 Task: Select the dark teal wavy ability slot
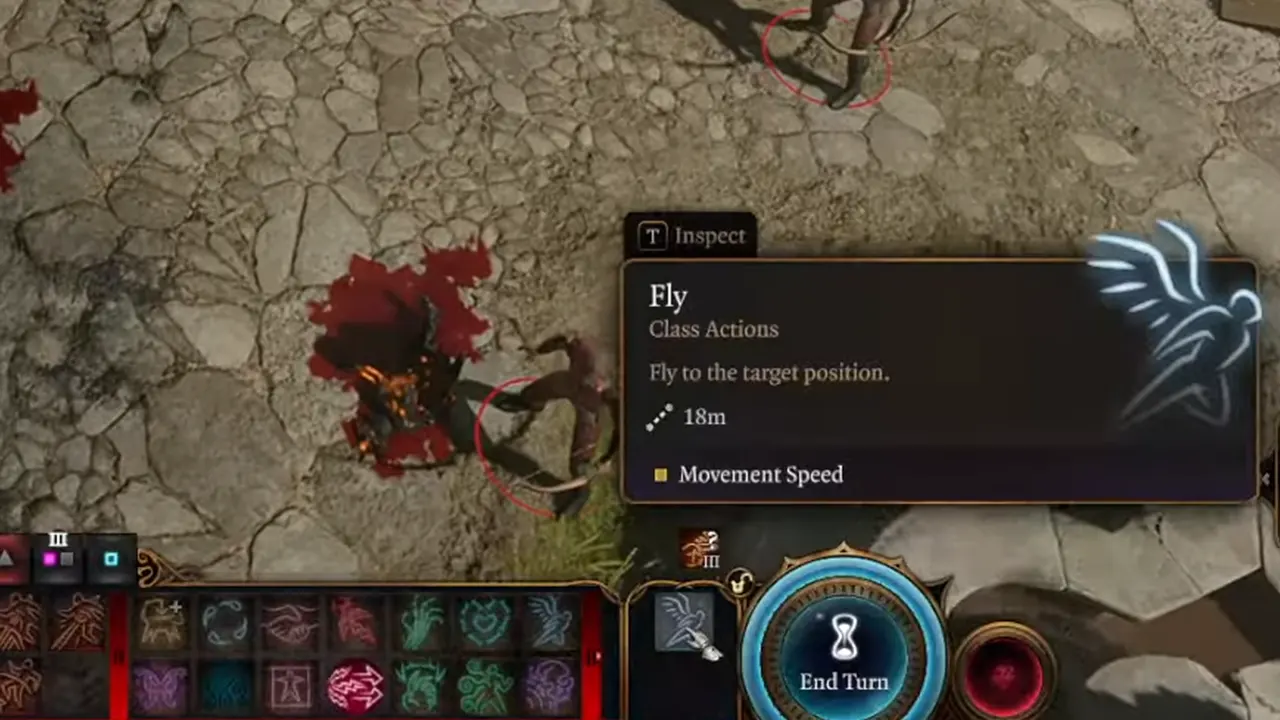coord(224,686)
